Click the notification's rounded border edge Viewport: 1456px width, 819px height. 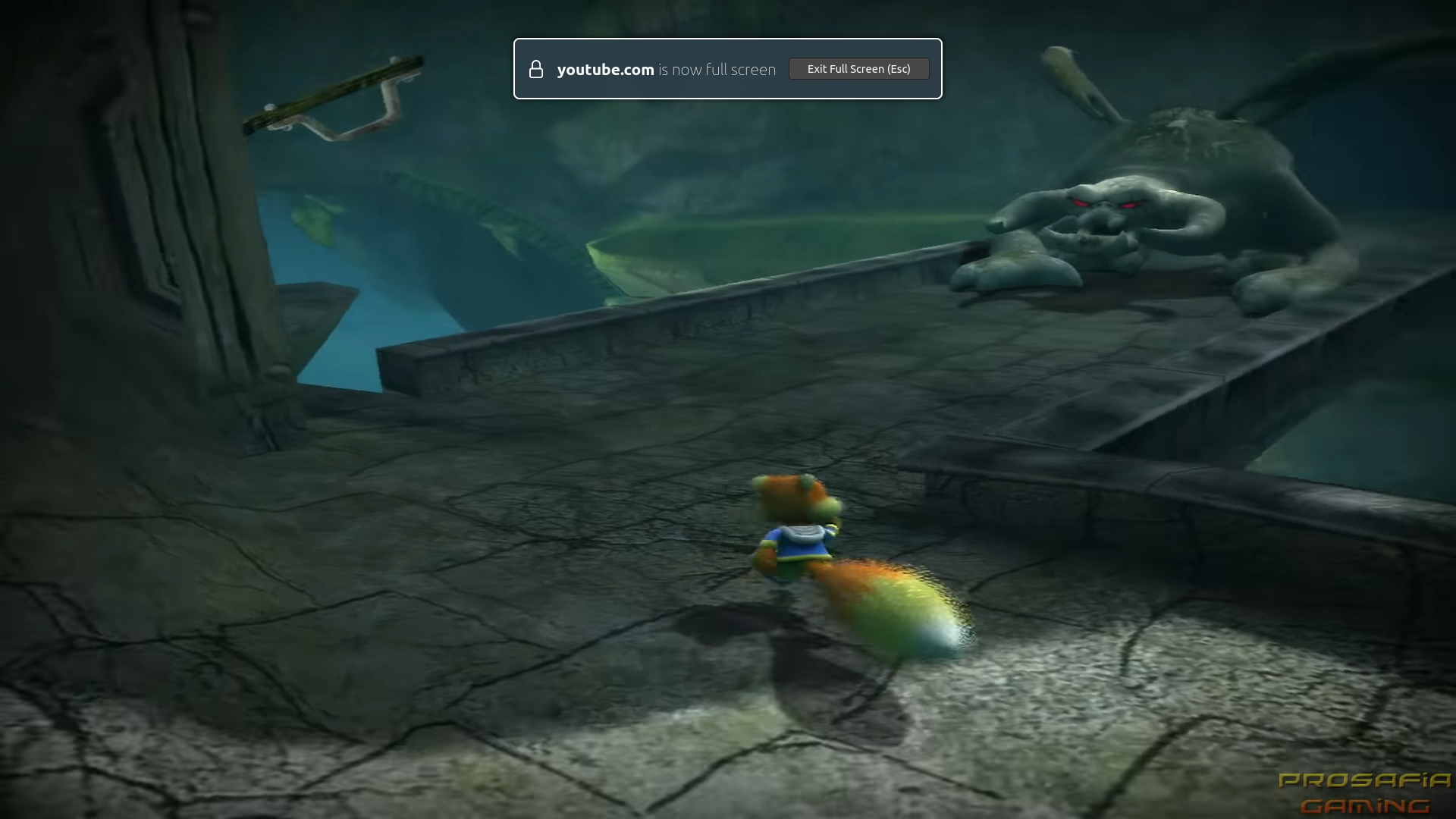pos(517,69)
